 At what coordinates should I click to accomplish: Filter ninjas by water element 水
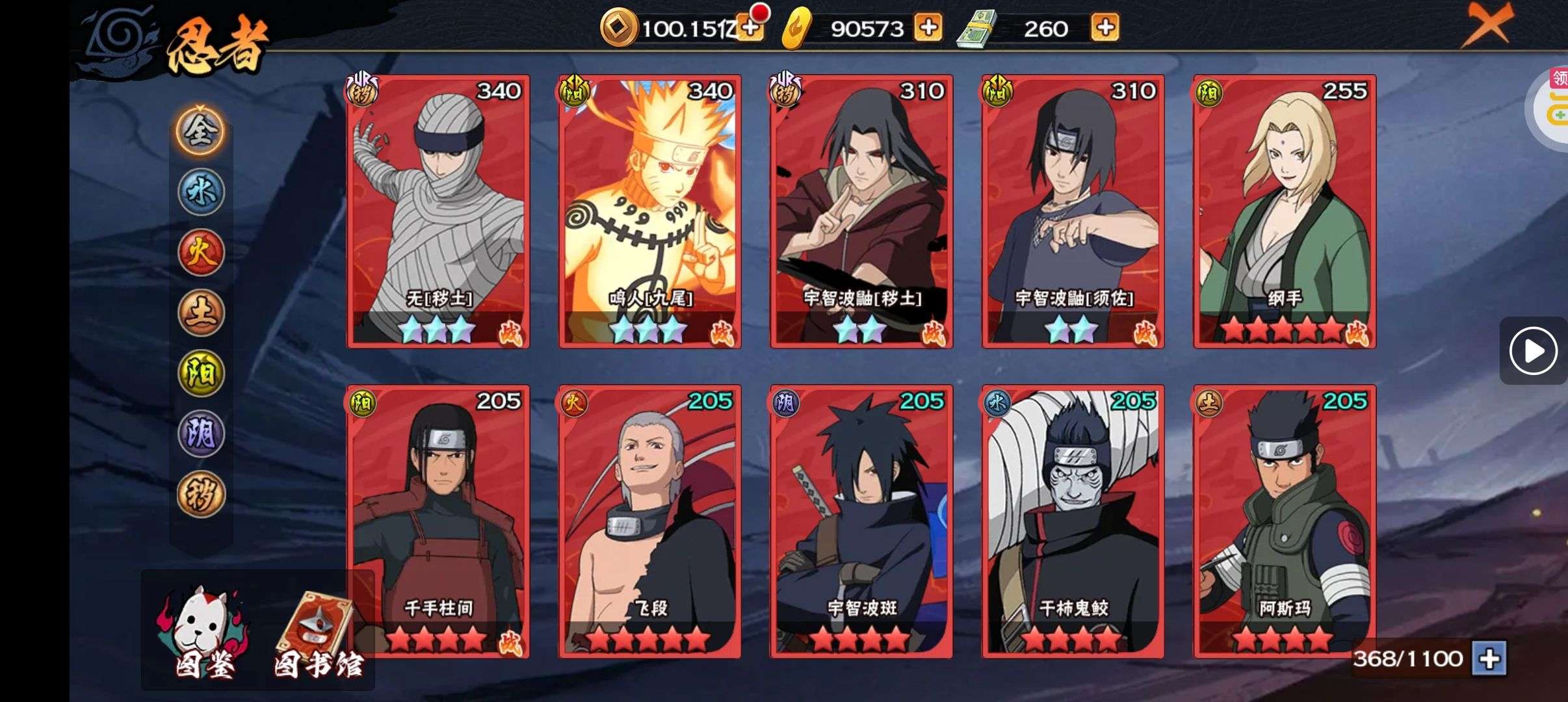click(x=201, y=192)
